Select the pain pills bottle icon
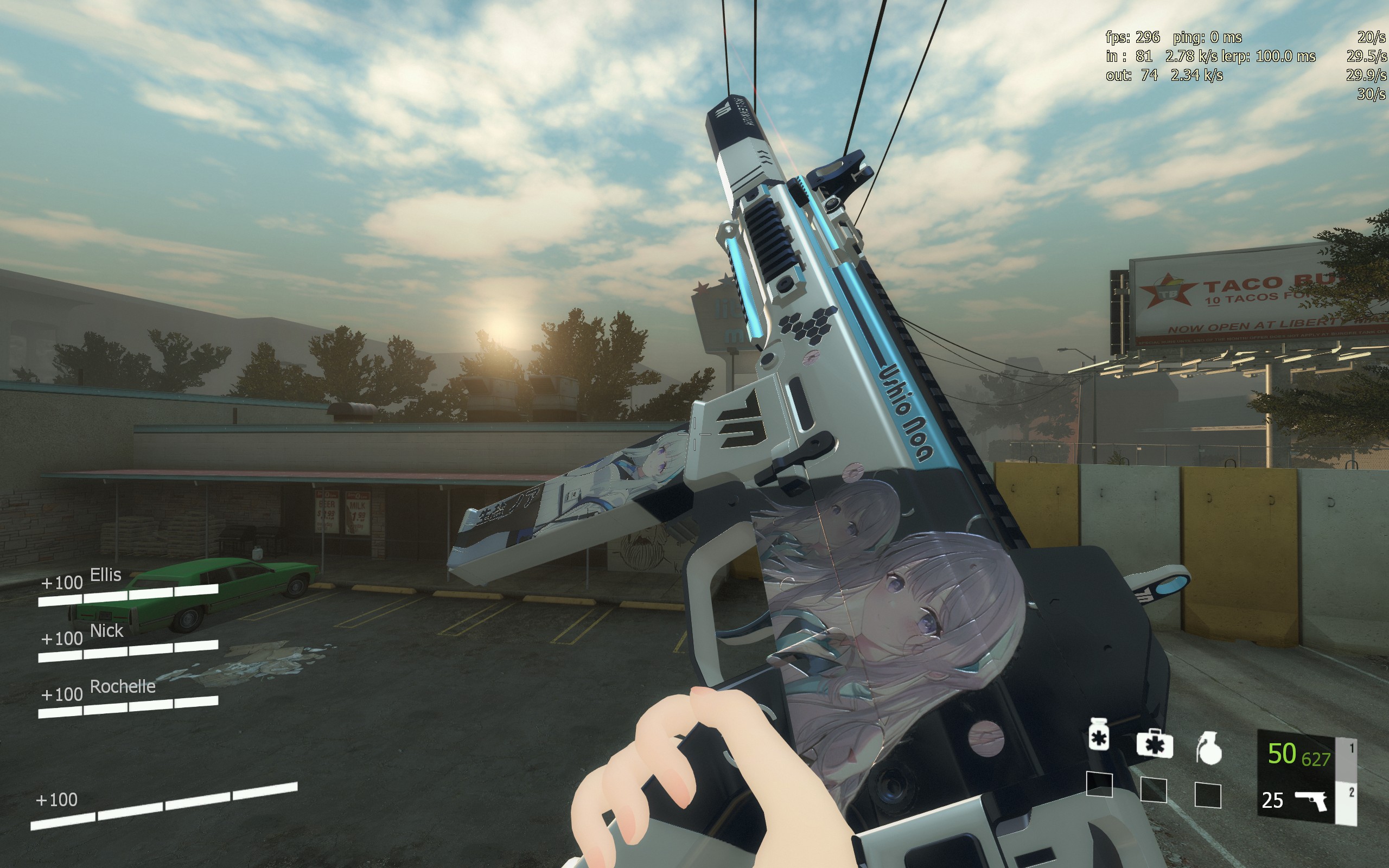This screenshot has height=868, width=1389. pyautogui.click(x=1099, y=734)
